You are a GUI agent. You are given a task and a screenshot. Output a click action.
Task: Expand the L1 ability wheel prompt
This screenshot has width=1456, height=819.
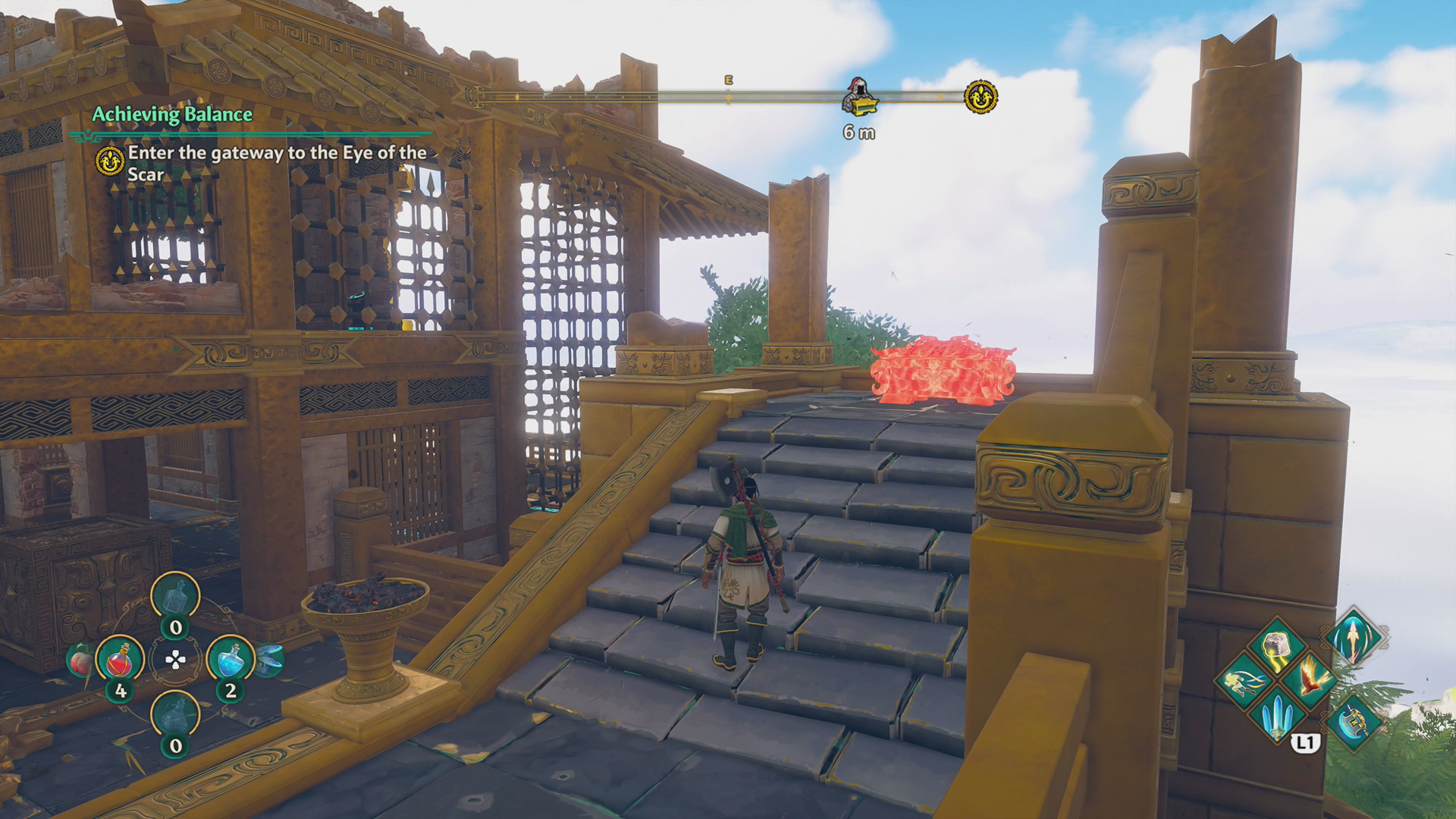click(1306, 742)
